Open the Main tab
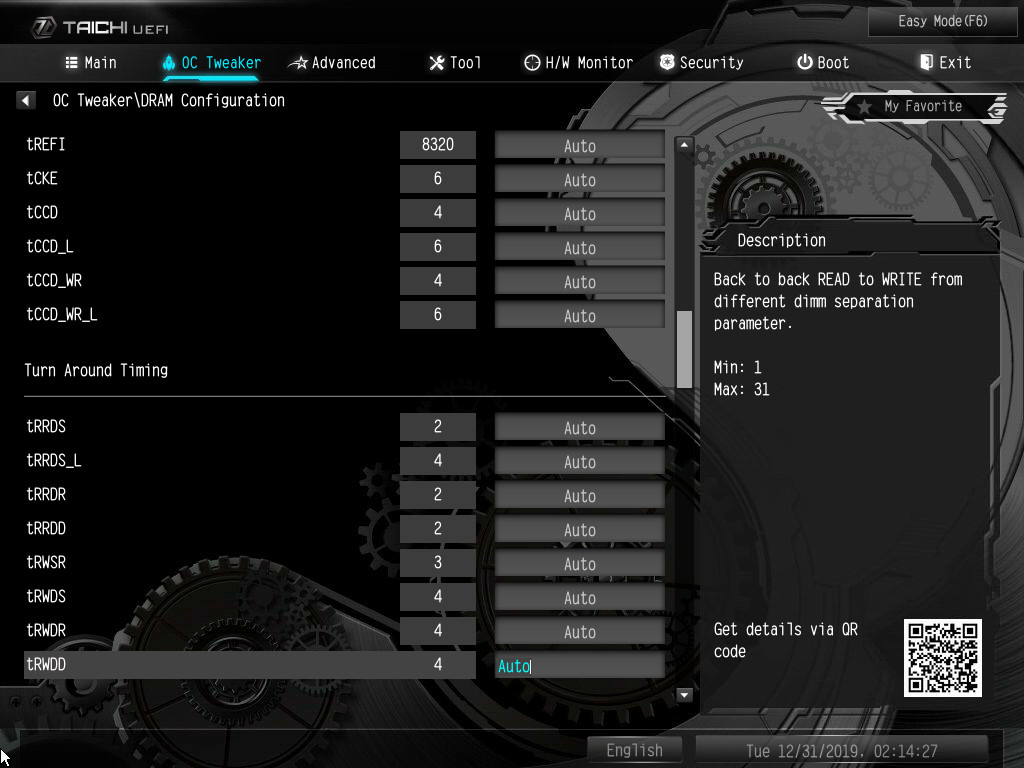Image resolution: width=1024 pixels, height=768 pixels. [x=91, y=62]
